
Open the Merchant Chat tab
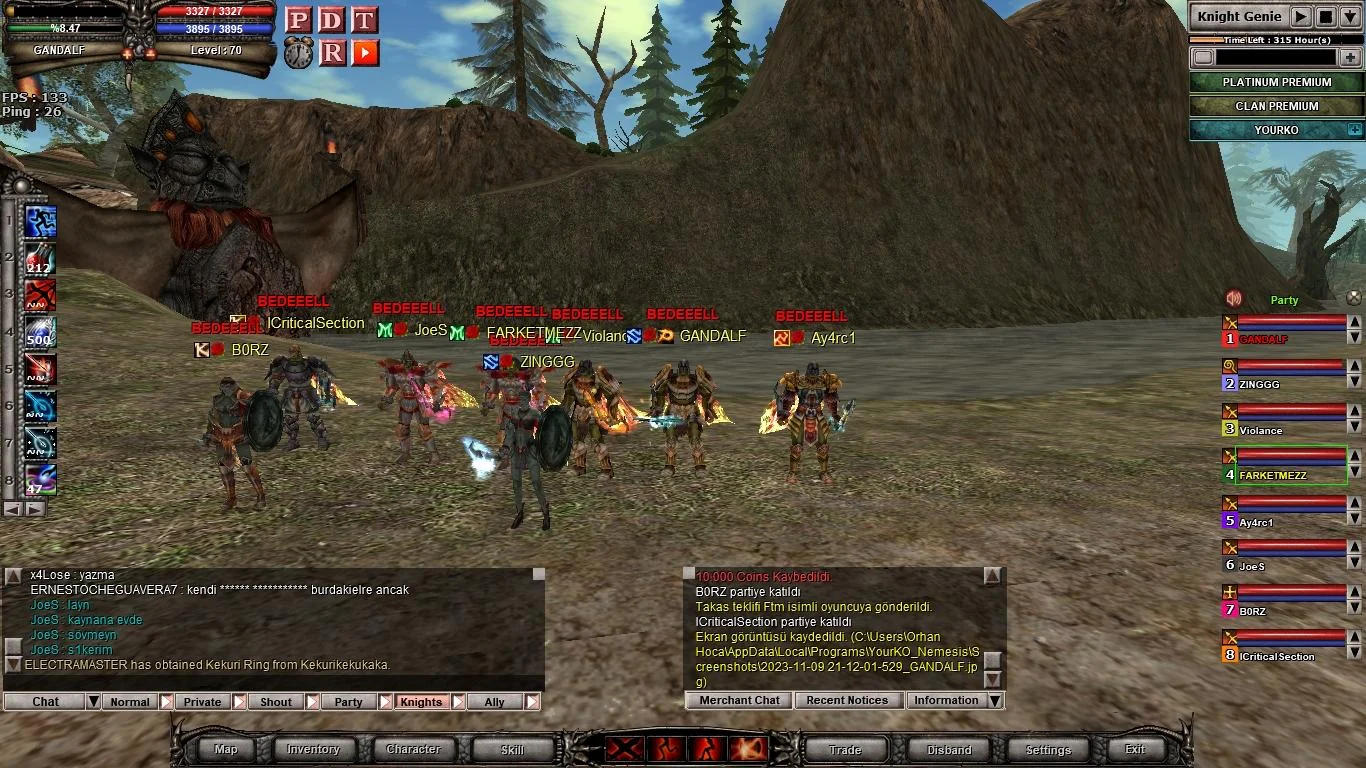coord(739,701)
